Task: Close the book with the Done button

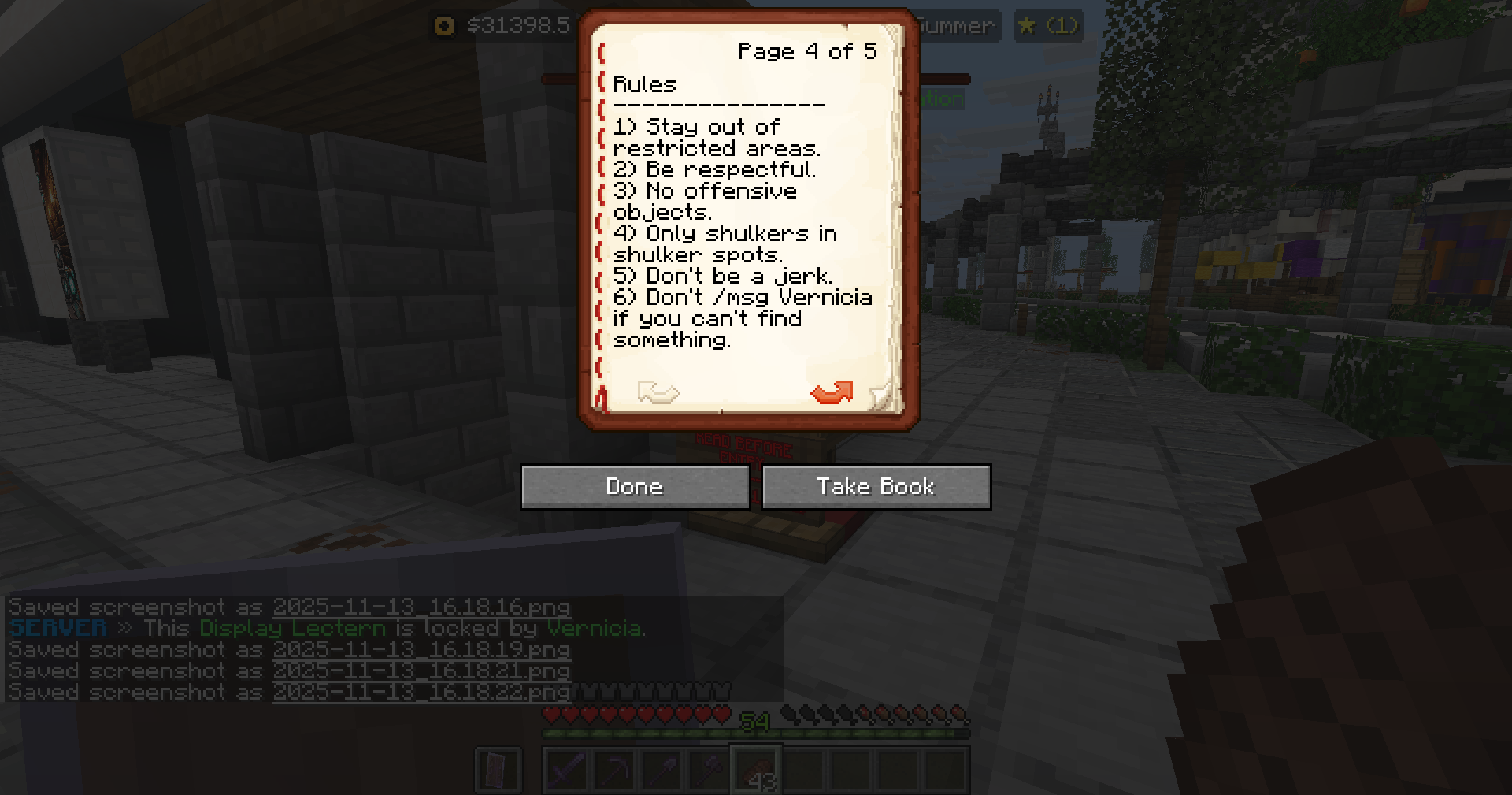Action: [x=635, y=486]
